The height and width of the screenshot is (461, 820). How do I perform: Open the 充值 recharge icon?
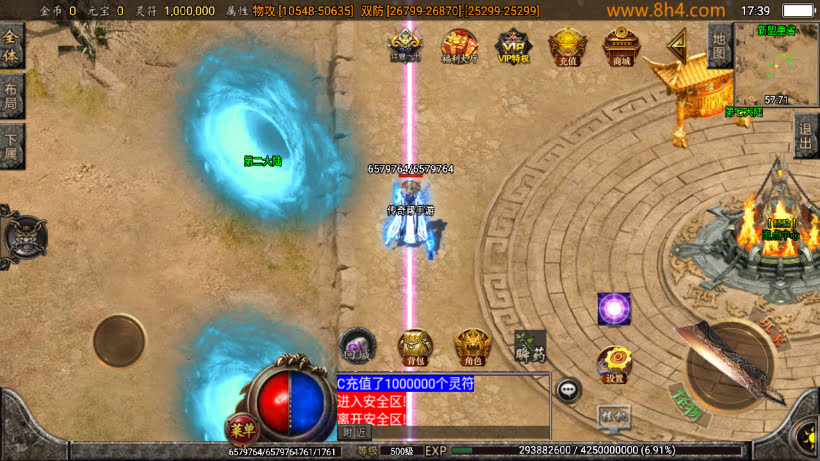point(567,47)
